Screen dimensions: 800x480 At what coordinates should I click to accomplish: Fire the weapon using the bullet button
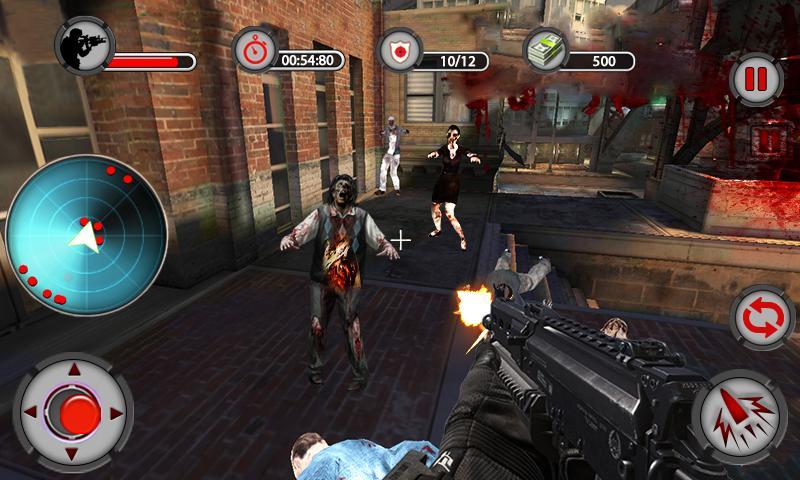point(742,415)
